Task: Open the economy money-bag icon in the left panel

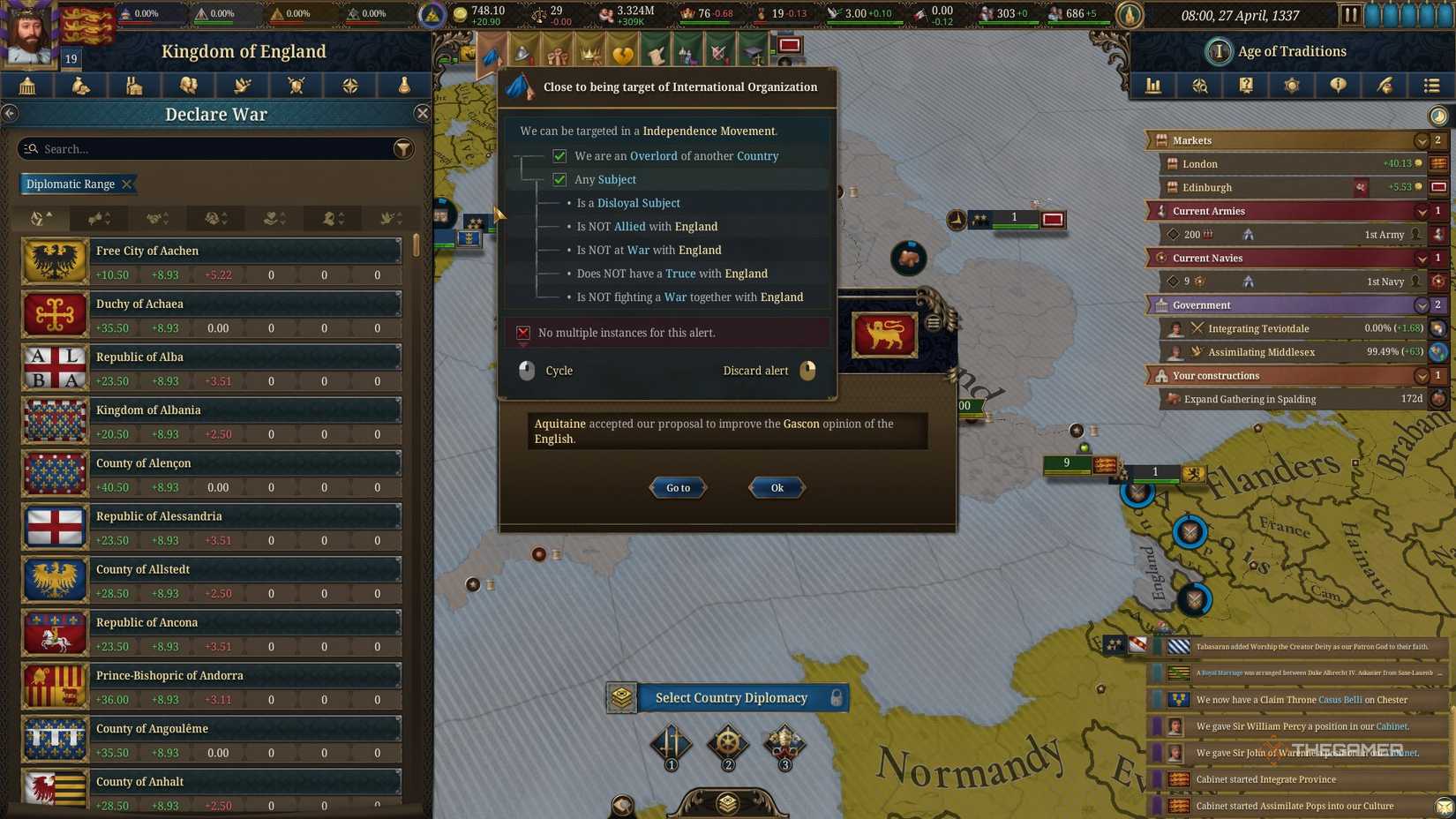Action: pyautogui.click(x=81, y=86)
